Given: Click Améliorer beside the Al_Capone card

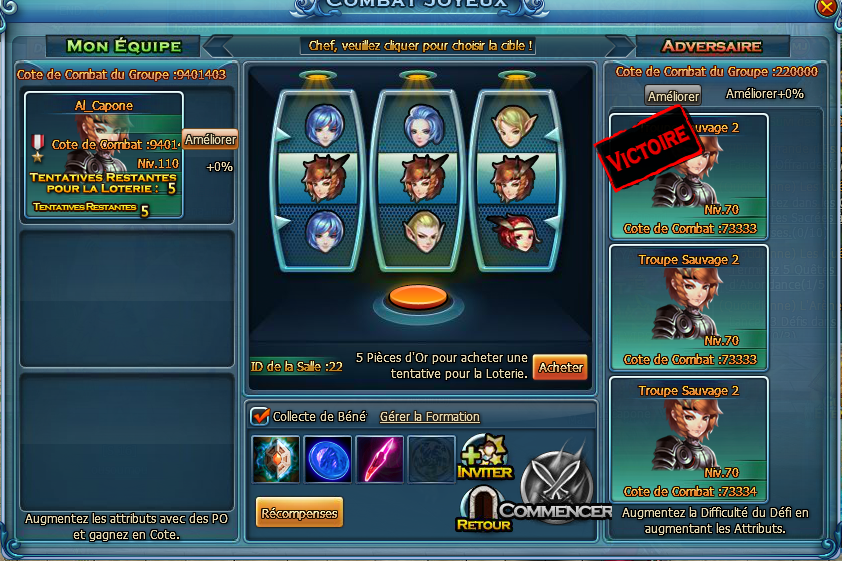Looking at the screenshot, I should click(210, 140).
